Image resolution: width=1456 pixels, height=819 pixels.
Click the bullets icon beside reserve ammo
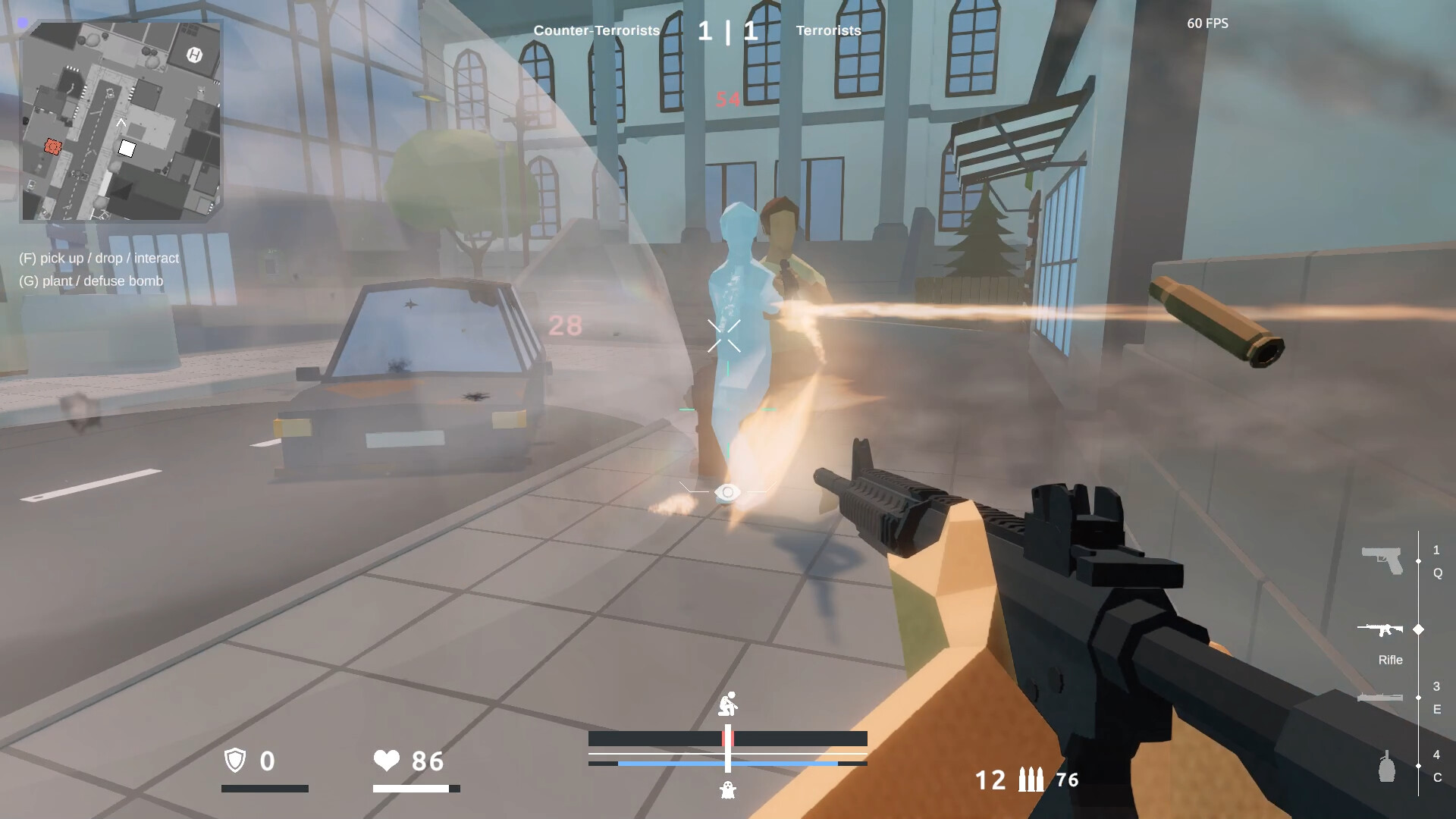pyautogui.click(x=1030, y=778)
